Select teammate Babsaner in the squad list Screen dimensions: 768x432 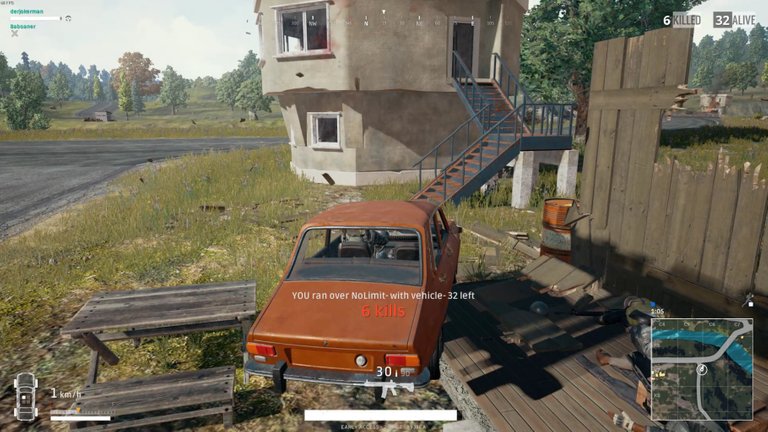tap(22, 27)
